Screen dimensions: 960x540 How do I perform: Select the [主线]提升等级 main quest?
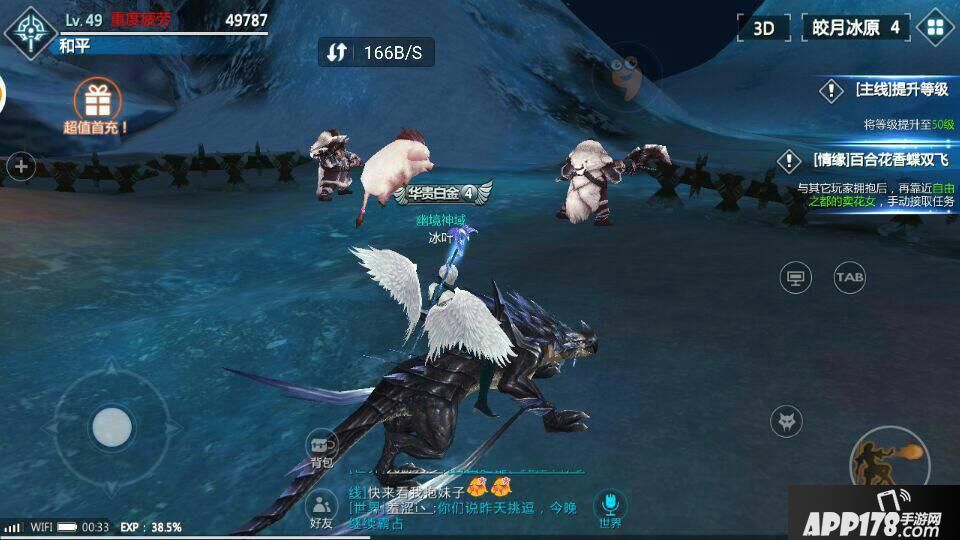pyautogui.click(x=885, y=91)
